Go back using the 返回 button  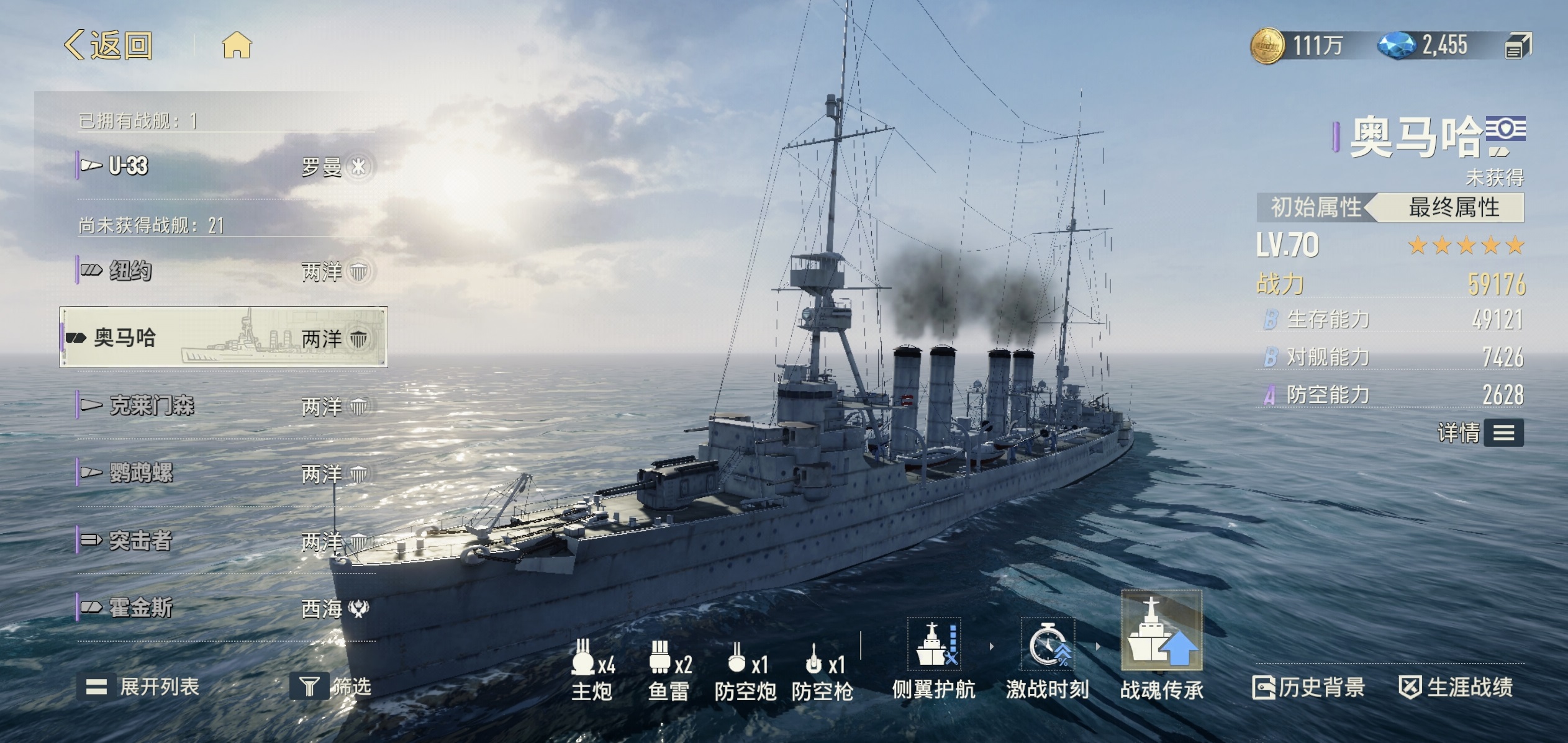click(x=109, y=45)
